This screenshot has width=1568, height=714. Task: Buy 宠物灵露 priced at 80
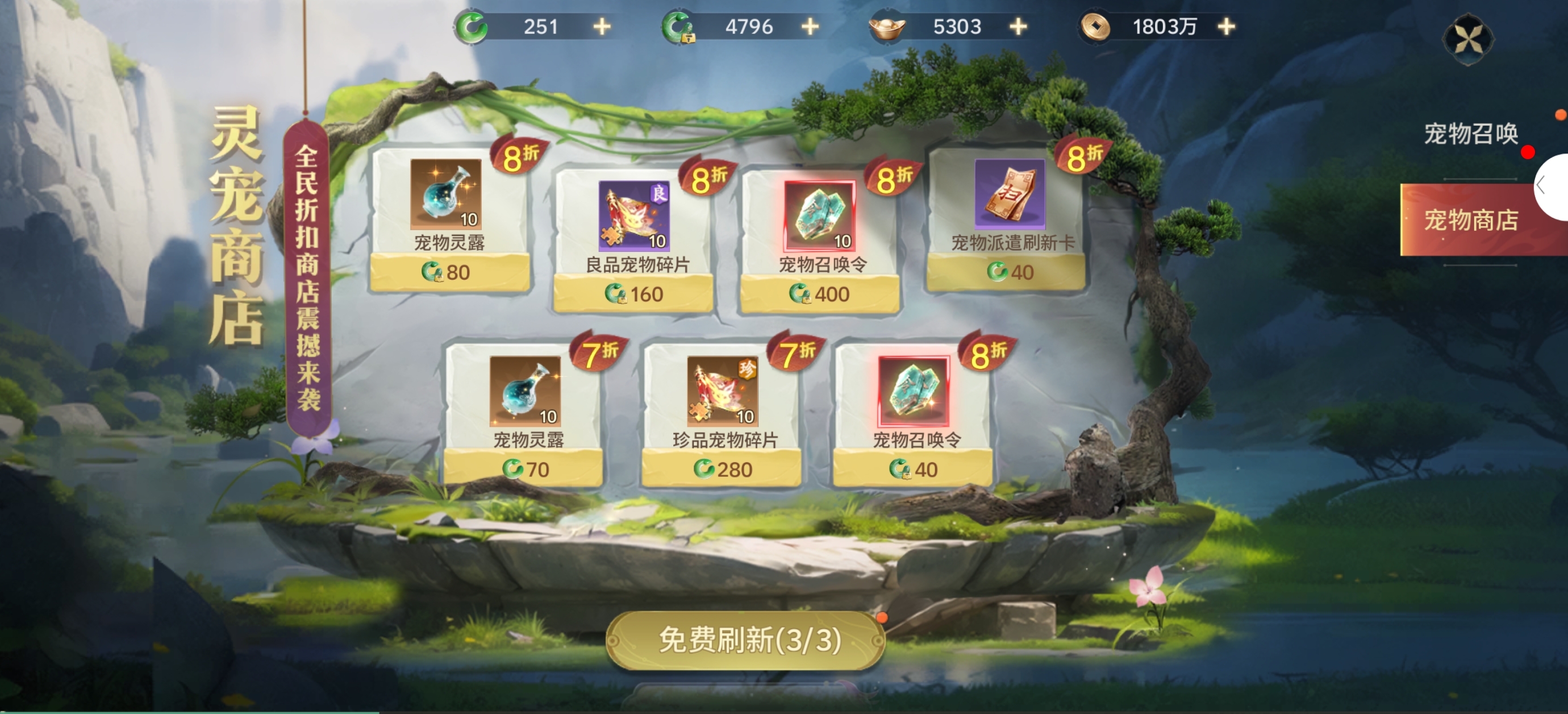click(449, 272)
